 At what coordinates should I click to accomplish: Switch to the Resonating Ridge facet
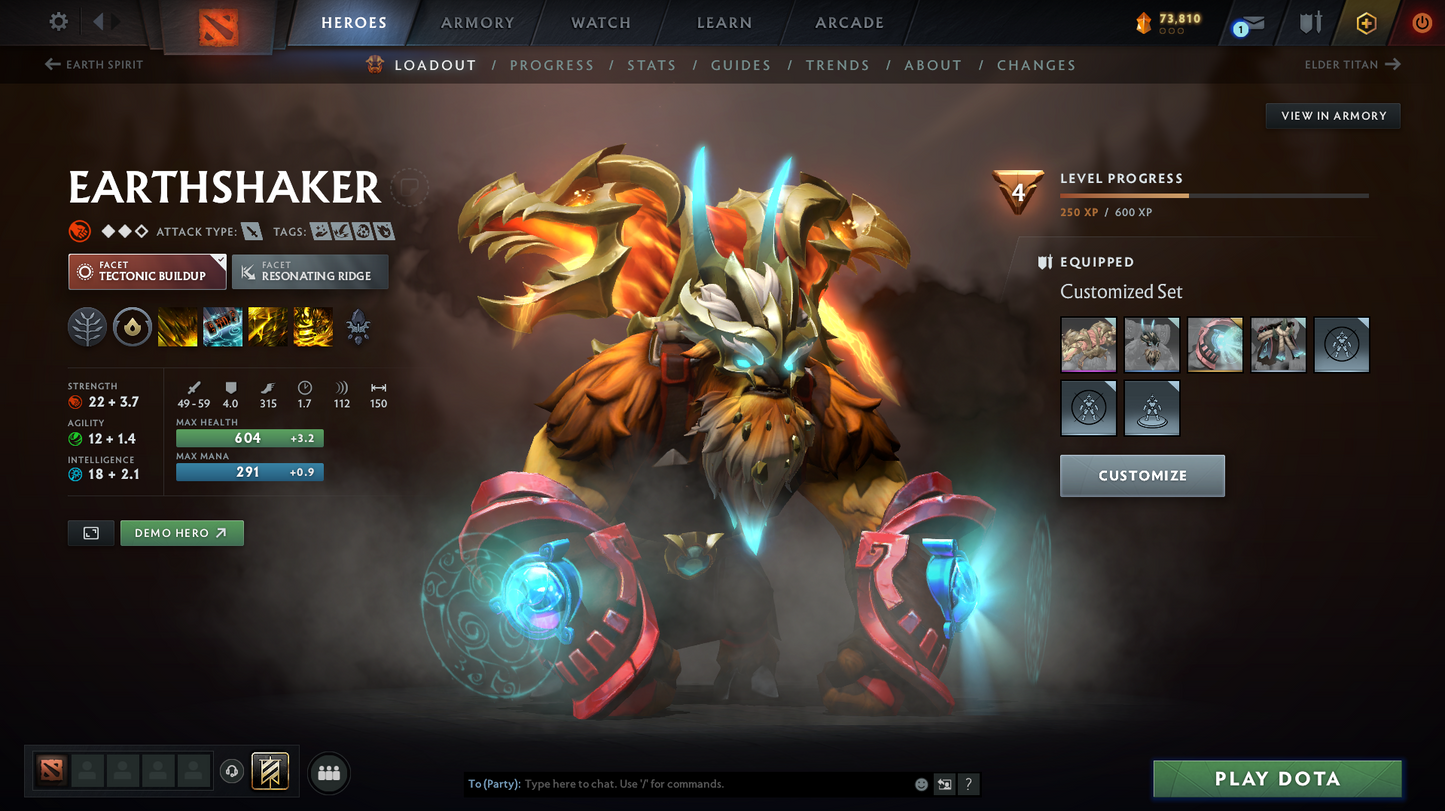coord(310,271)
